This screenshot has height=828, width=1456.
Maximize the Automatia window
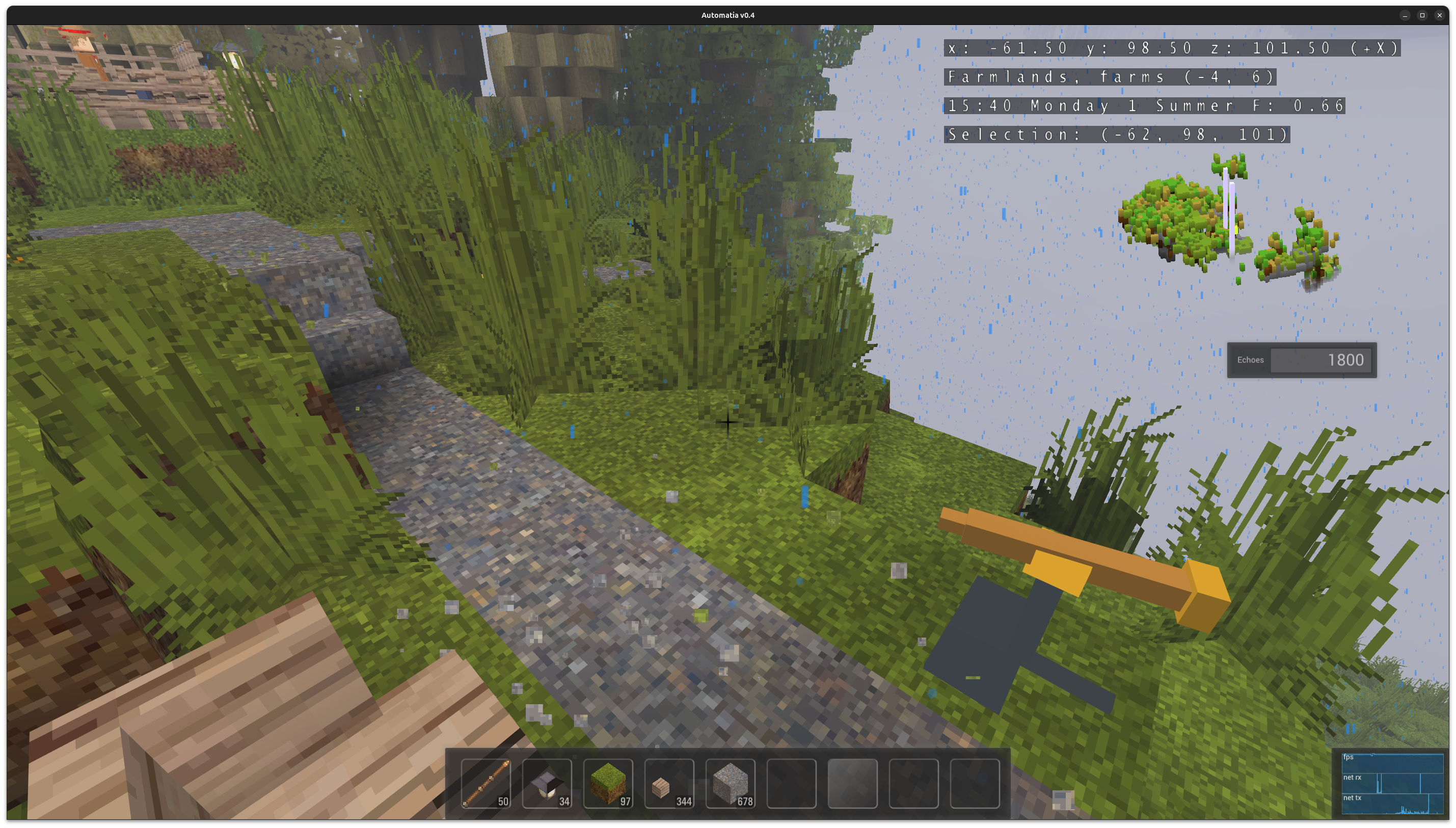click(x=1422, y=15)
